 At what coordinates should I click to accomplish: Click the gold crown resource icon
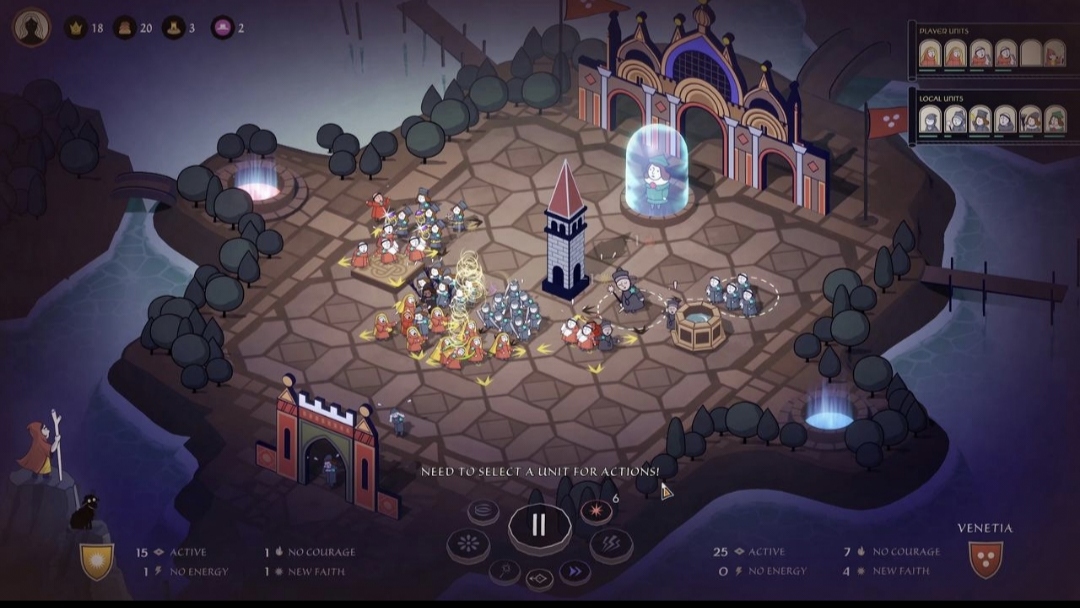click(x=76, y=28)
